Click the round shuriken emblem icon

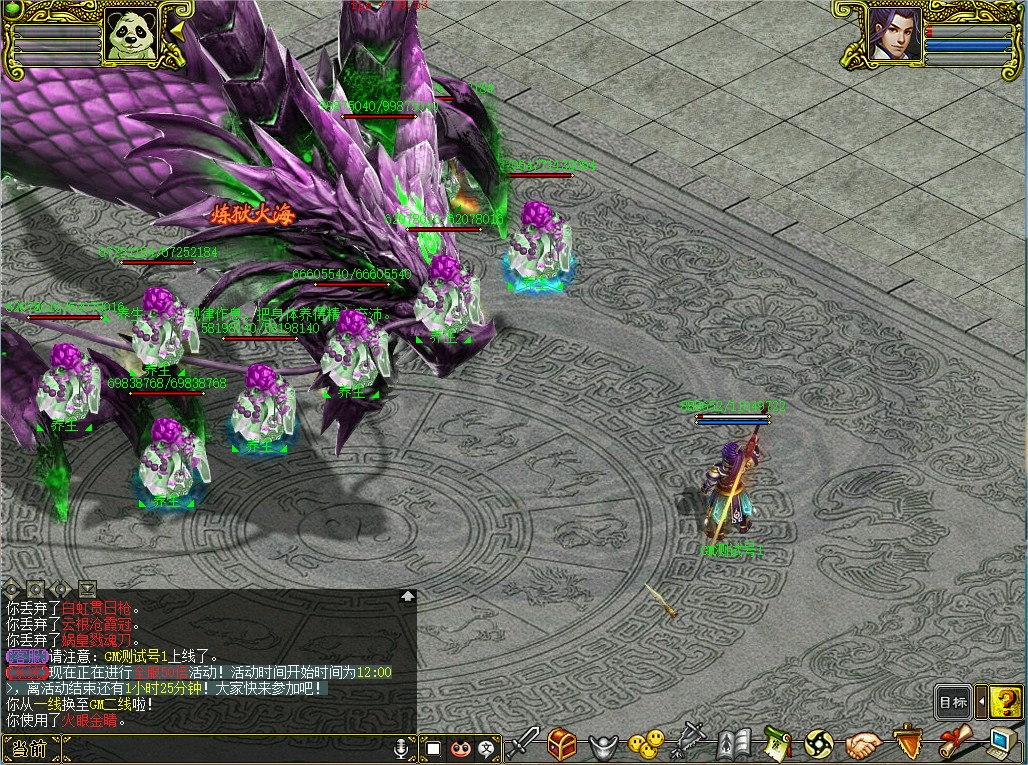(819, 745)
